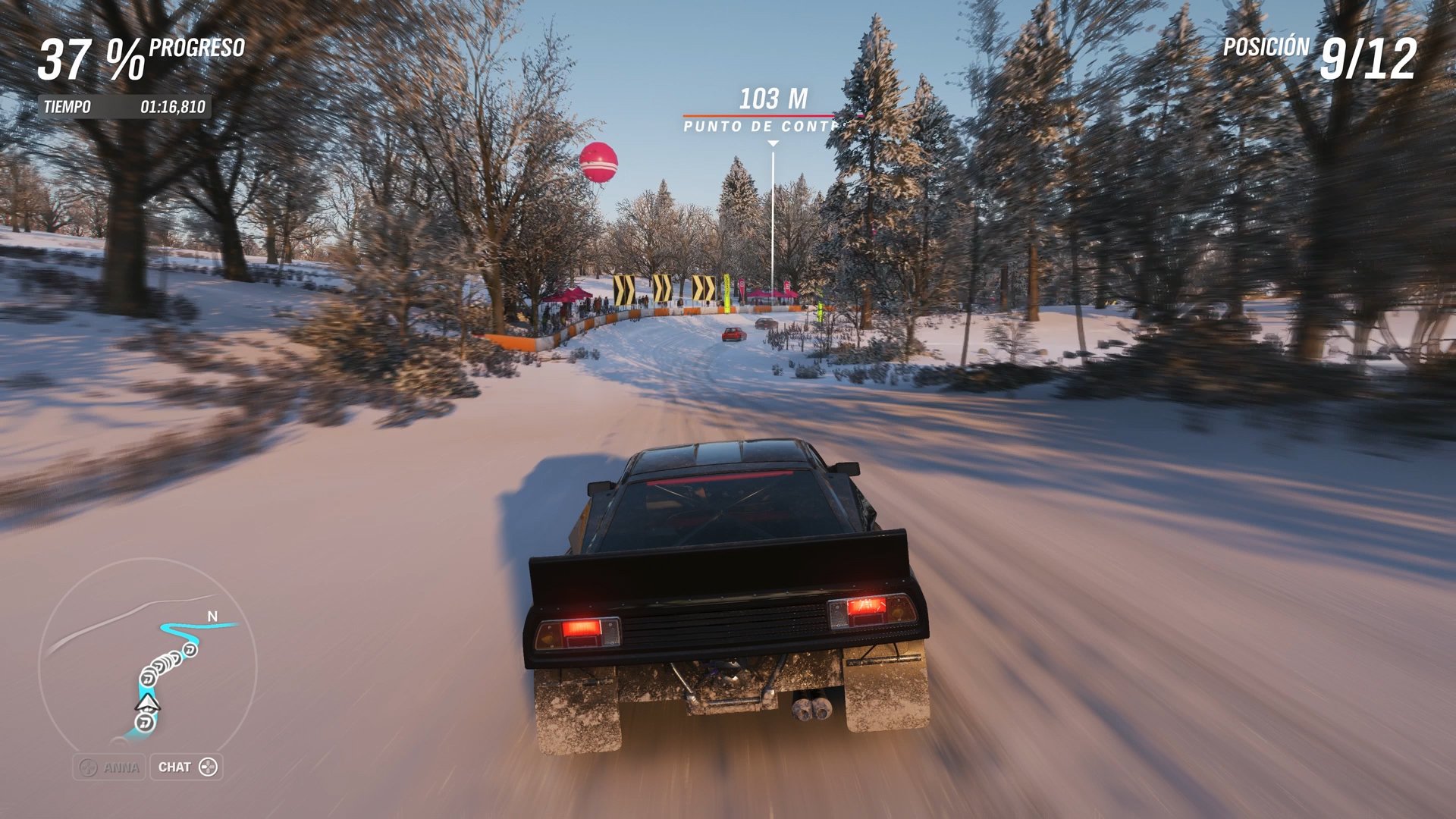Open the CHAT option

(187, 767)
